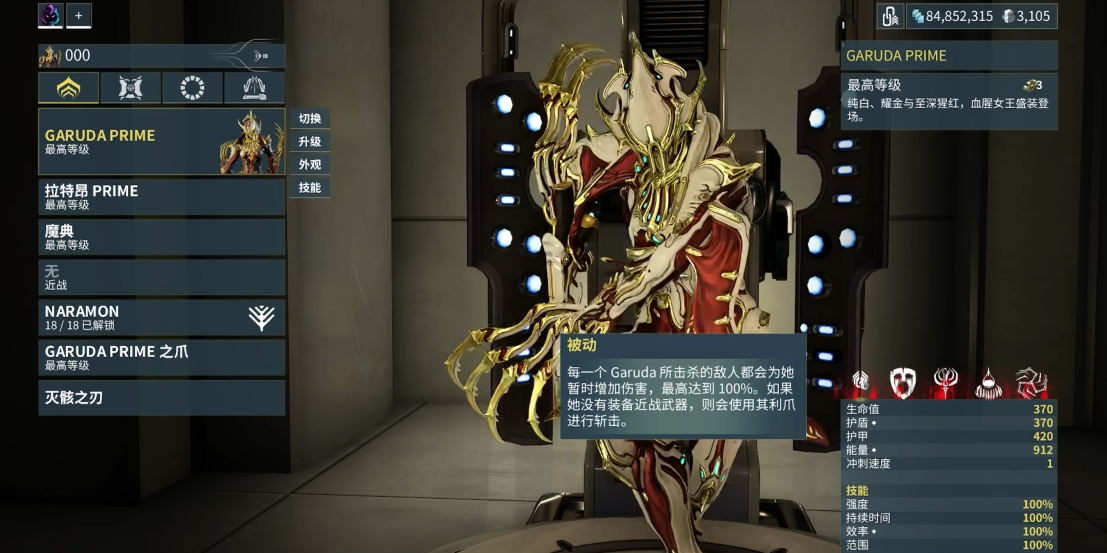Click the chain-link icon beside the credits
This screenshot has width=1107, height=553.
tap(890, 16)
